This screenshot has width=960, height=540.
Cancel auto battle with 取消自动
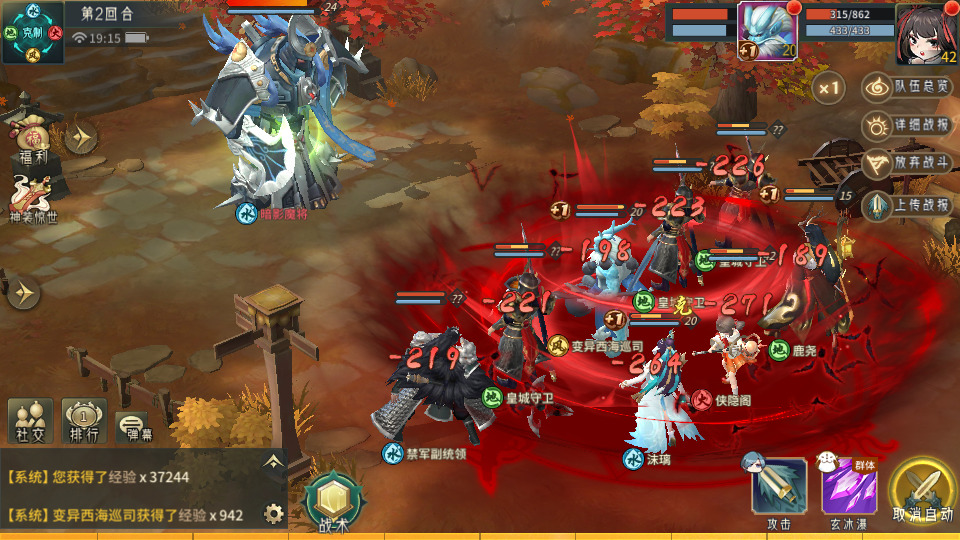[x=923, y=490]
